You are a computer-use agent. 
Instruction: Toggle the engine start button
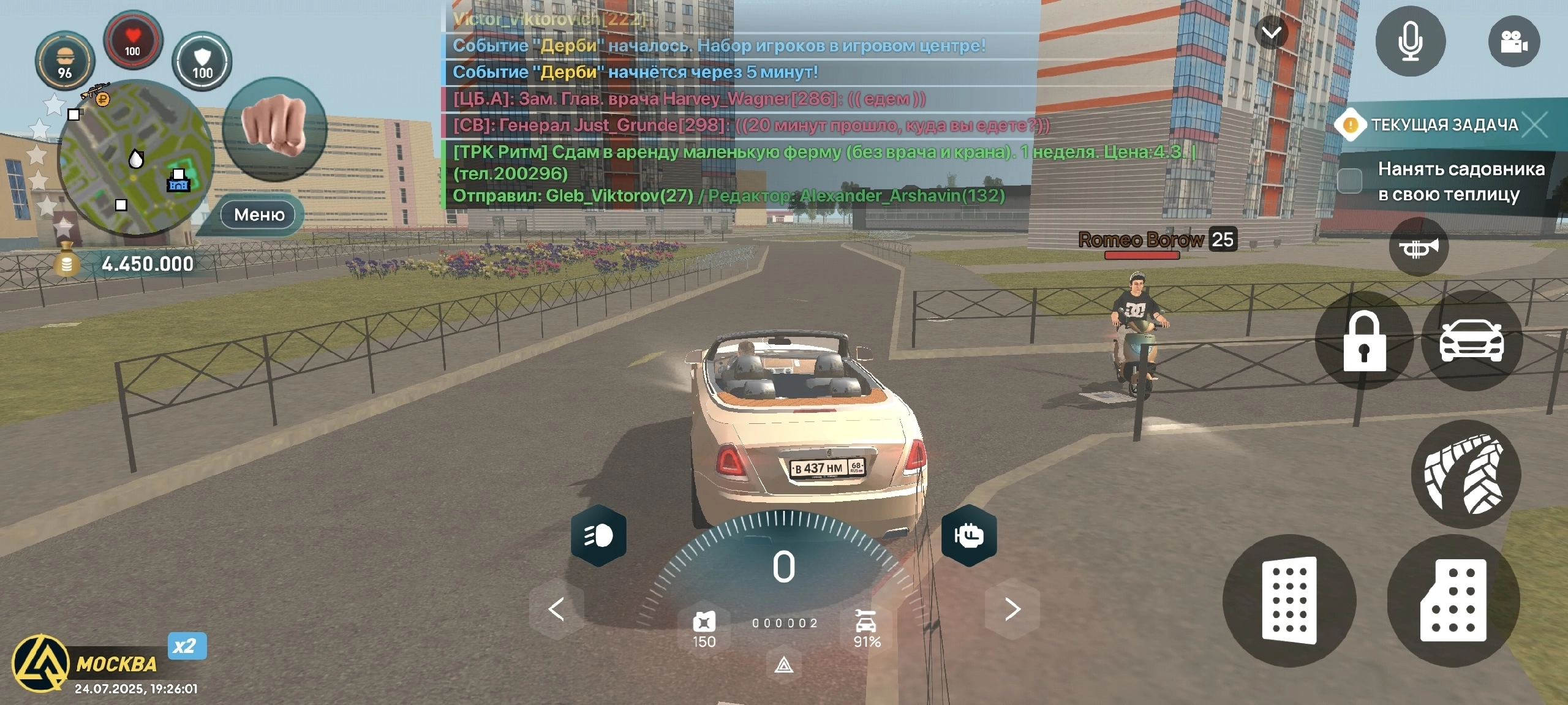click(x=968, y=536)
